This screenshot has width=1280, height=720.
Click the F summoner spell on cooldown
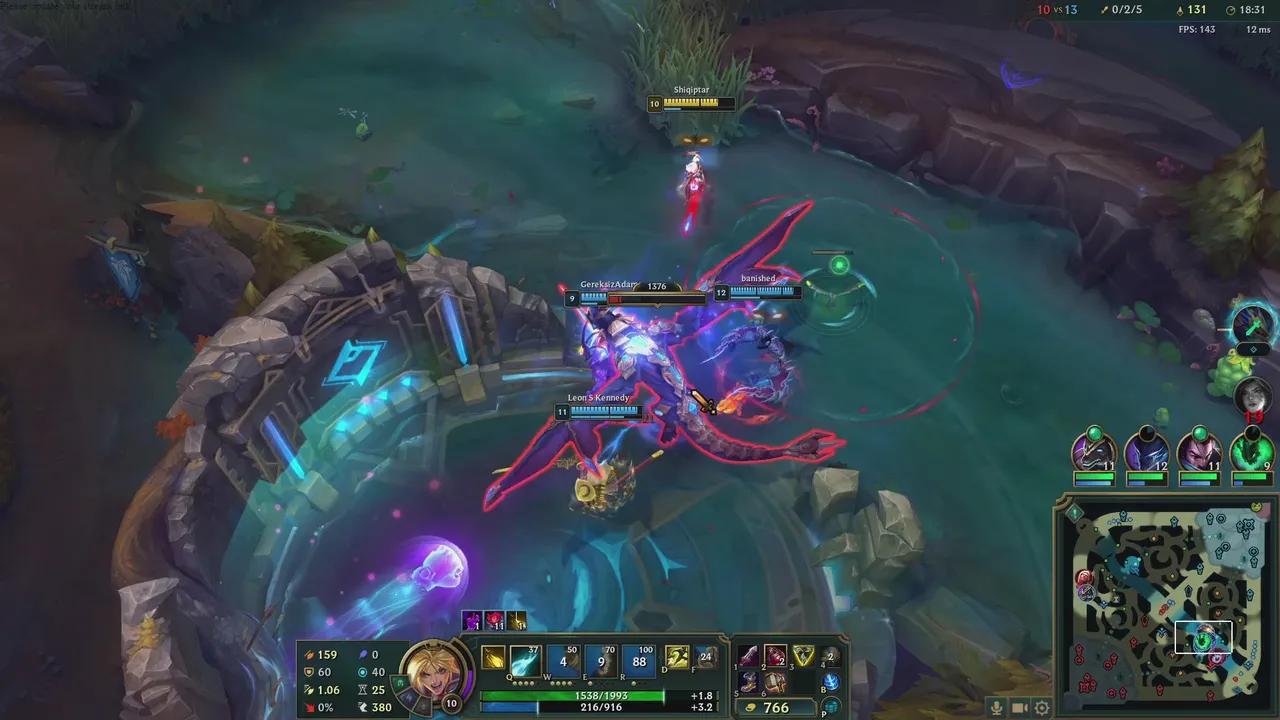[x=707, y=658]
